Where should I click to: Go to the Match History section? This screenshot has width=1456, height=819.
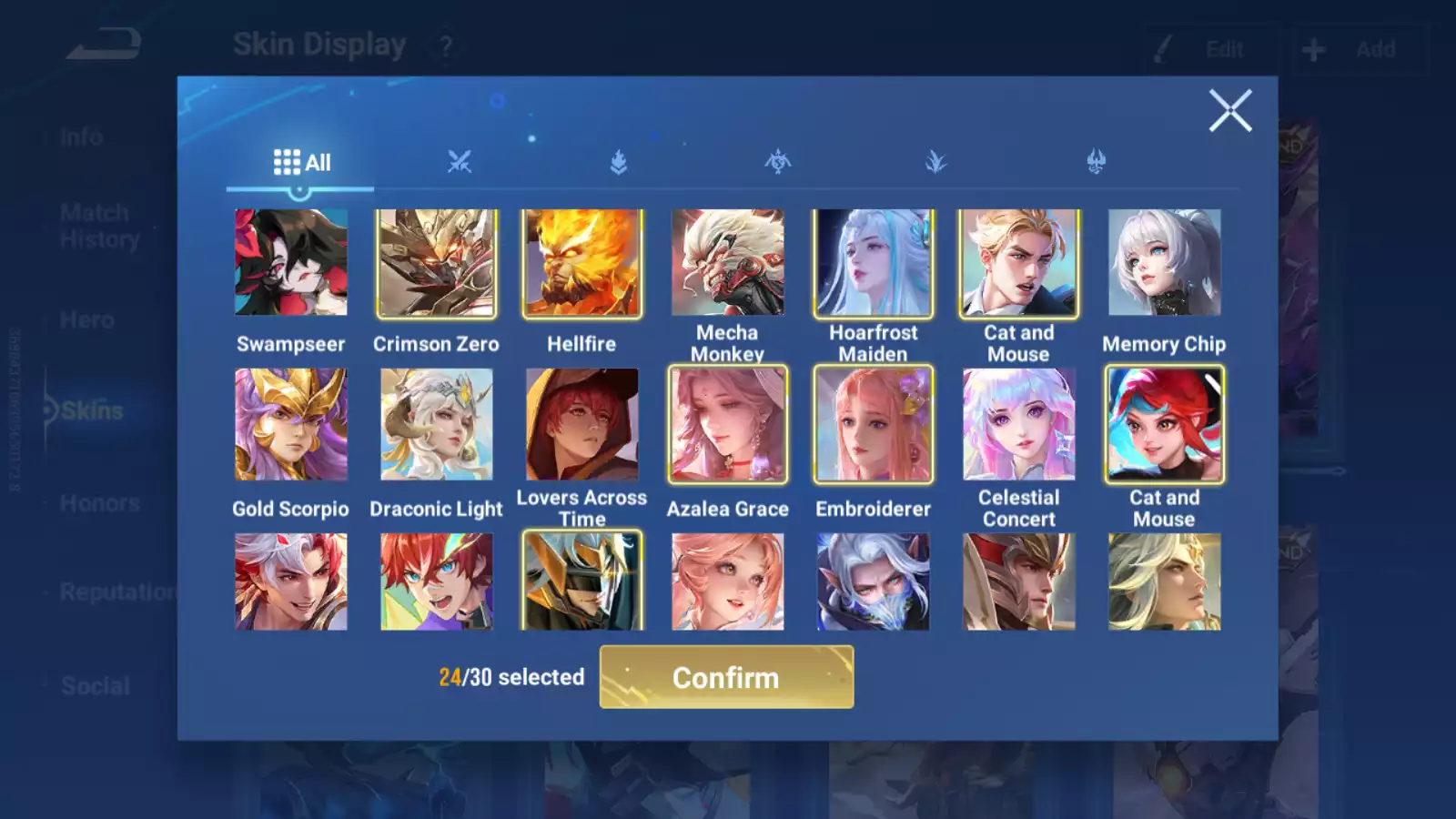[94, 225]
